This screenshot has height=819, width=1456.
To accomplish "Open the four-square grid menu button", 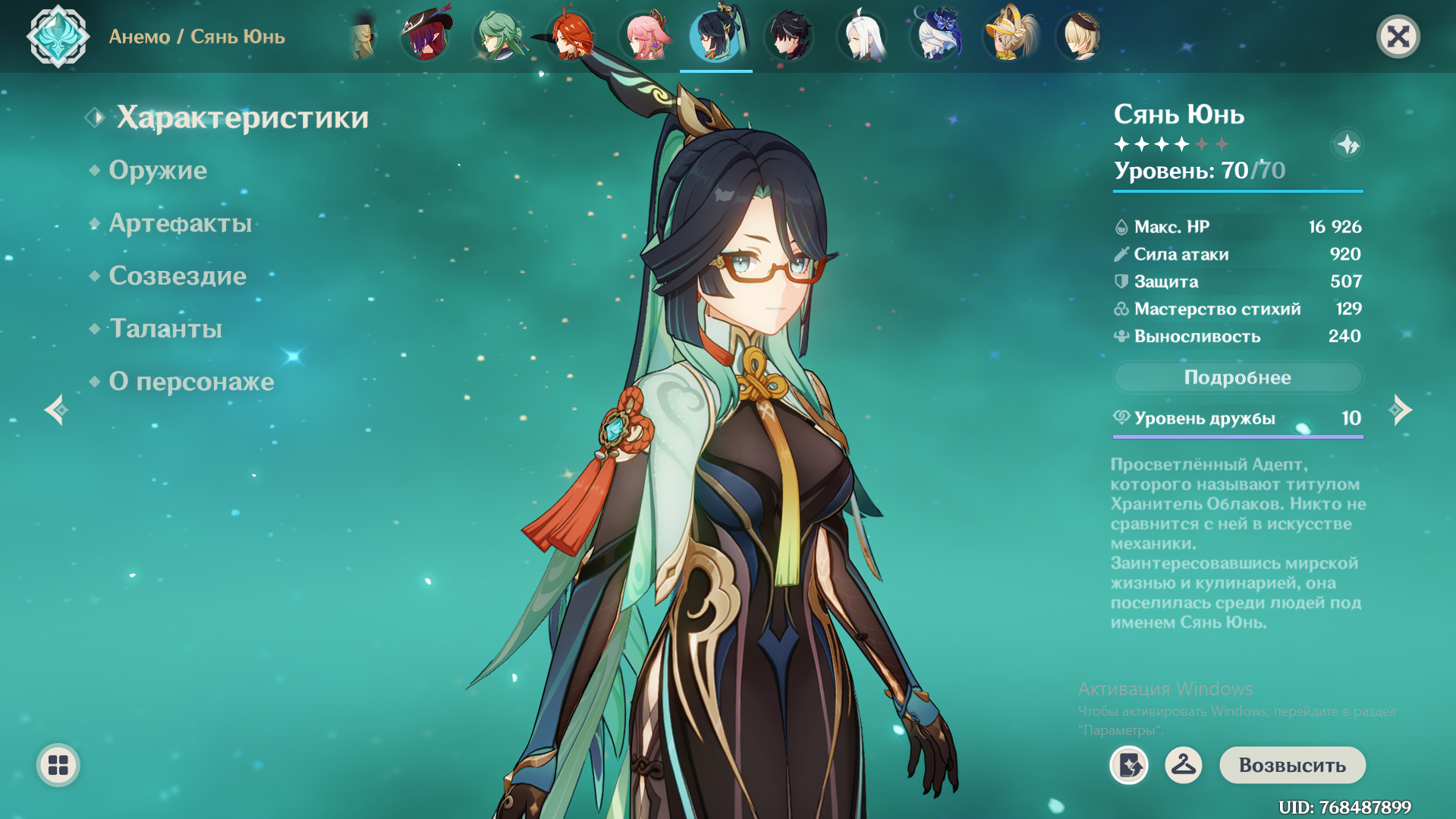I will tap(58, 765).
